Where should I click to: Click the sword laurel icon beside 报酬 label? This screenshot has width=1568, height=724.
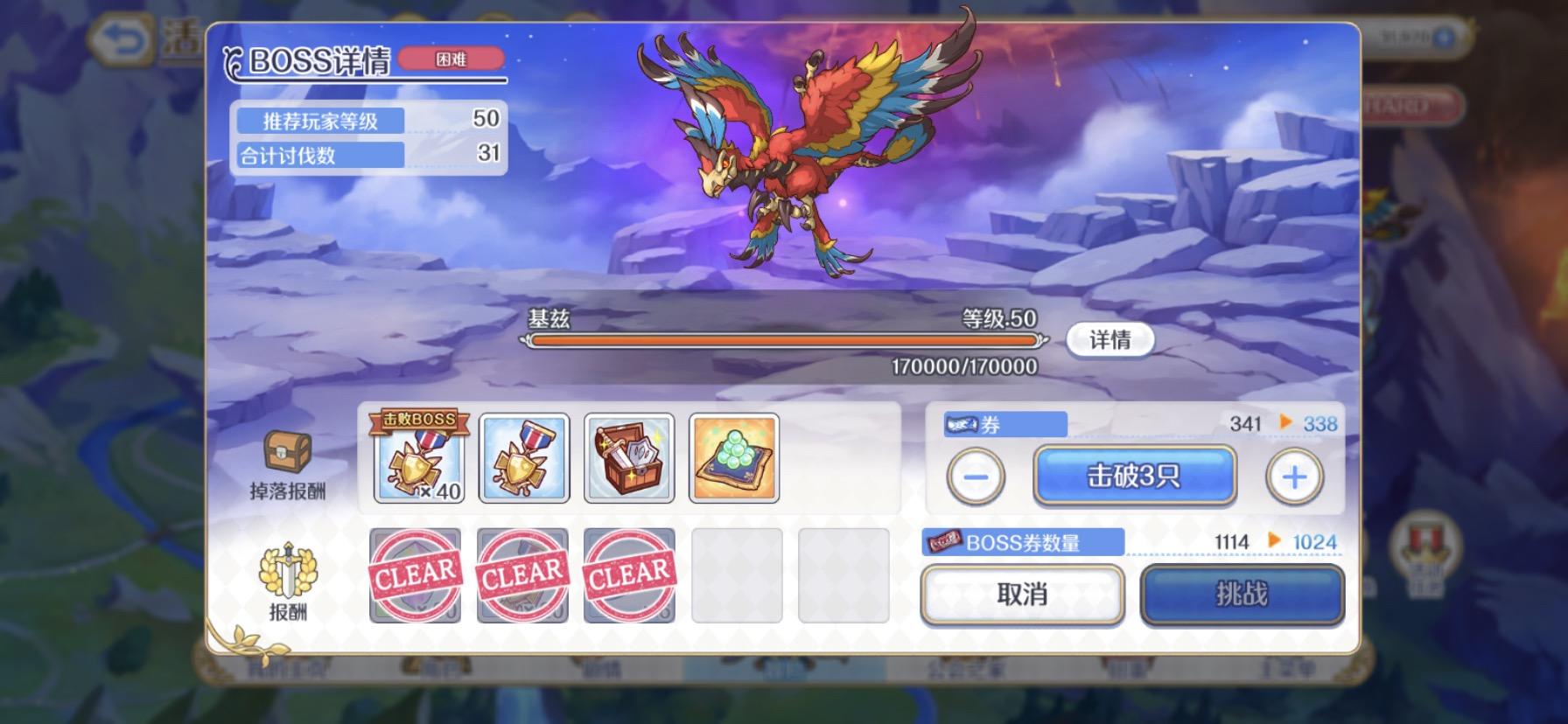(x=289, y=570)
